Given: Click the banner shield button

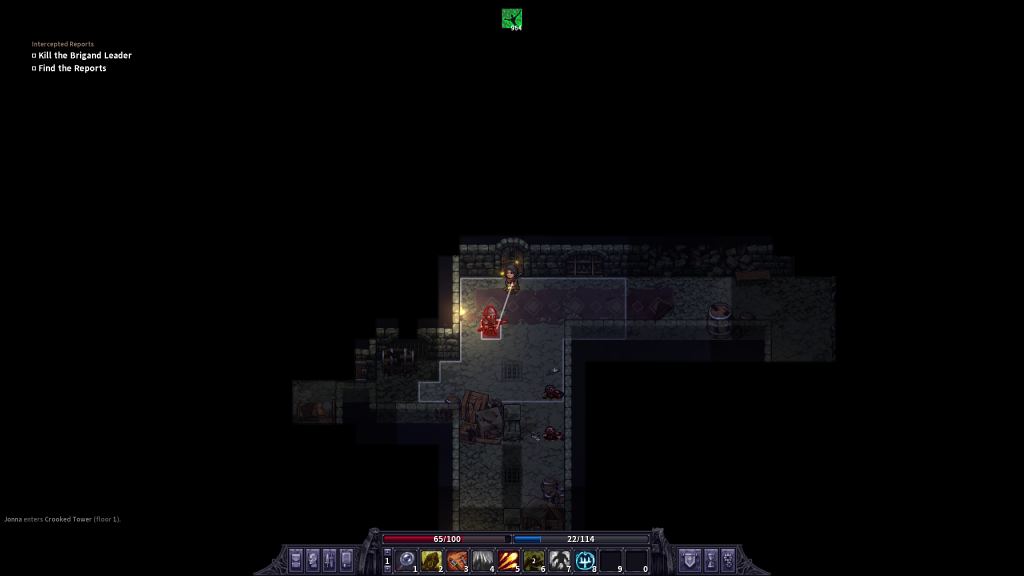Looking at the screenshot, I should pyautogui.click(x=689, y=559).
